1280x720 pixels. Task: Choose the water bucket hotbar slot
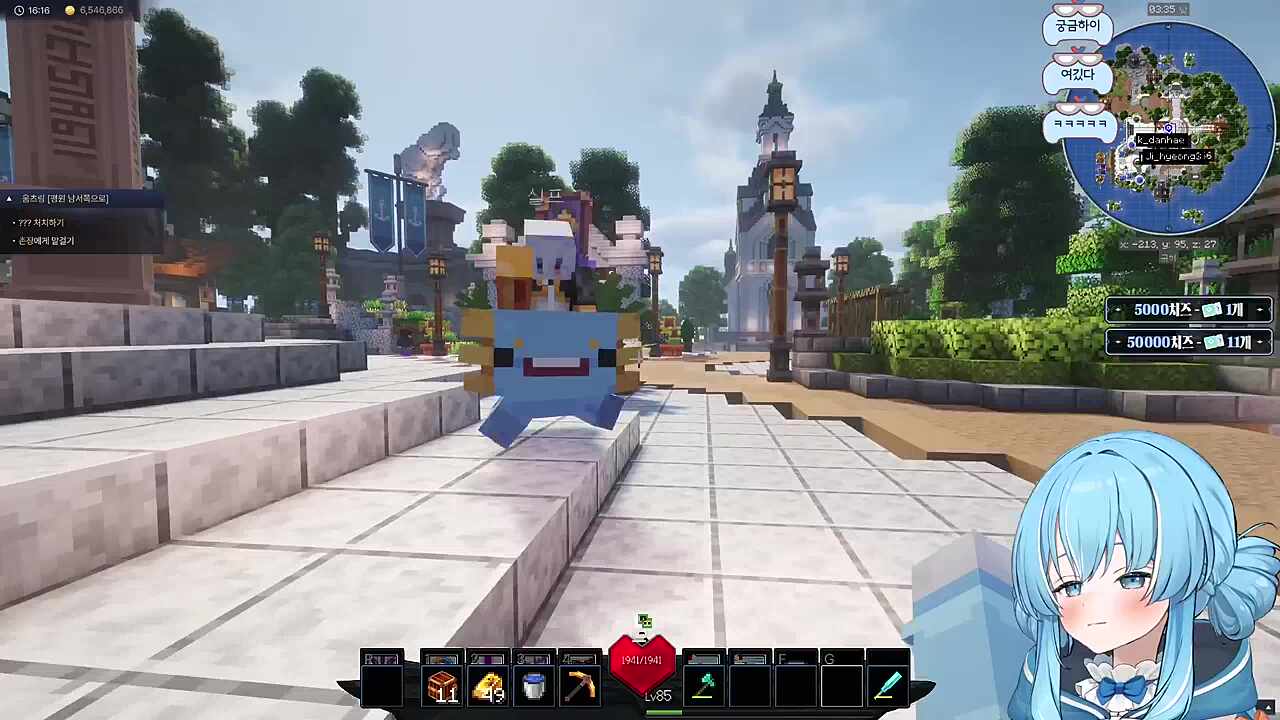pyautogui.click(x=534, y=686)
